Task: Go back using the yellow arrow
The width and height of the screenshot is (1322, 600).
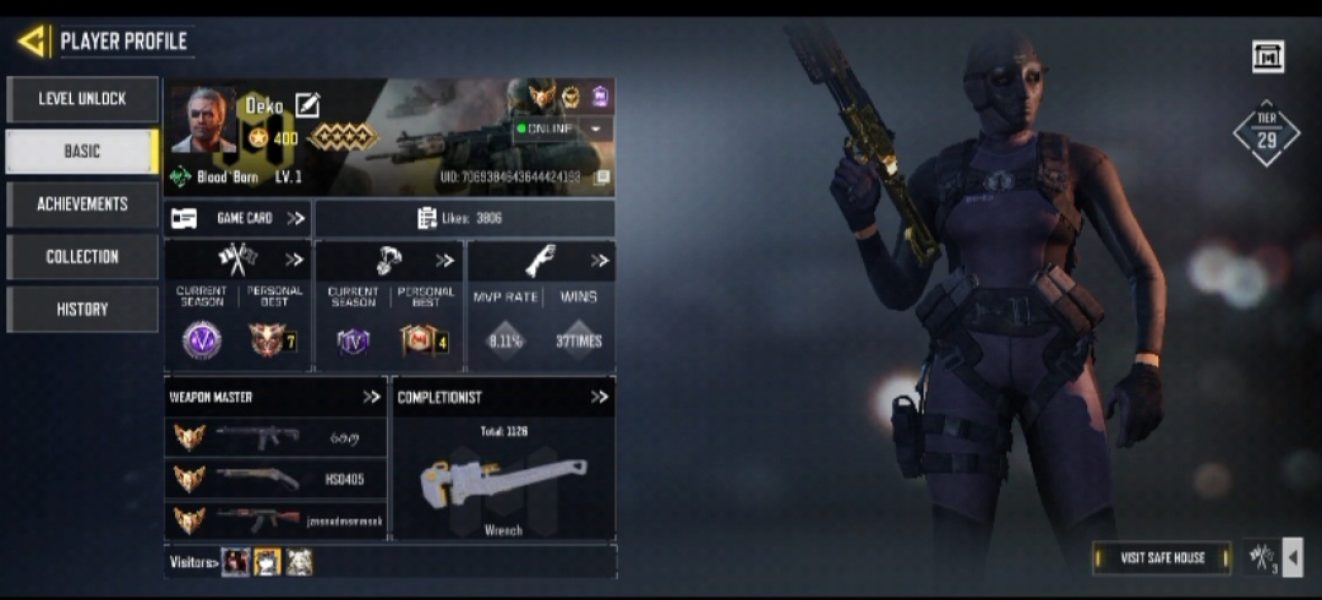Action: (x=33, y=41)
